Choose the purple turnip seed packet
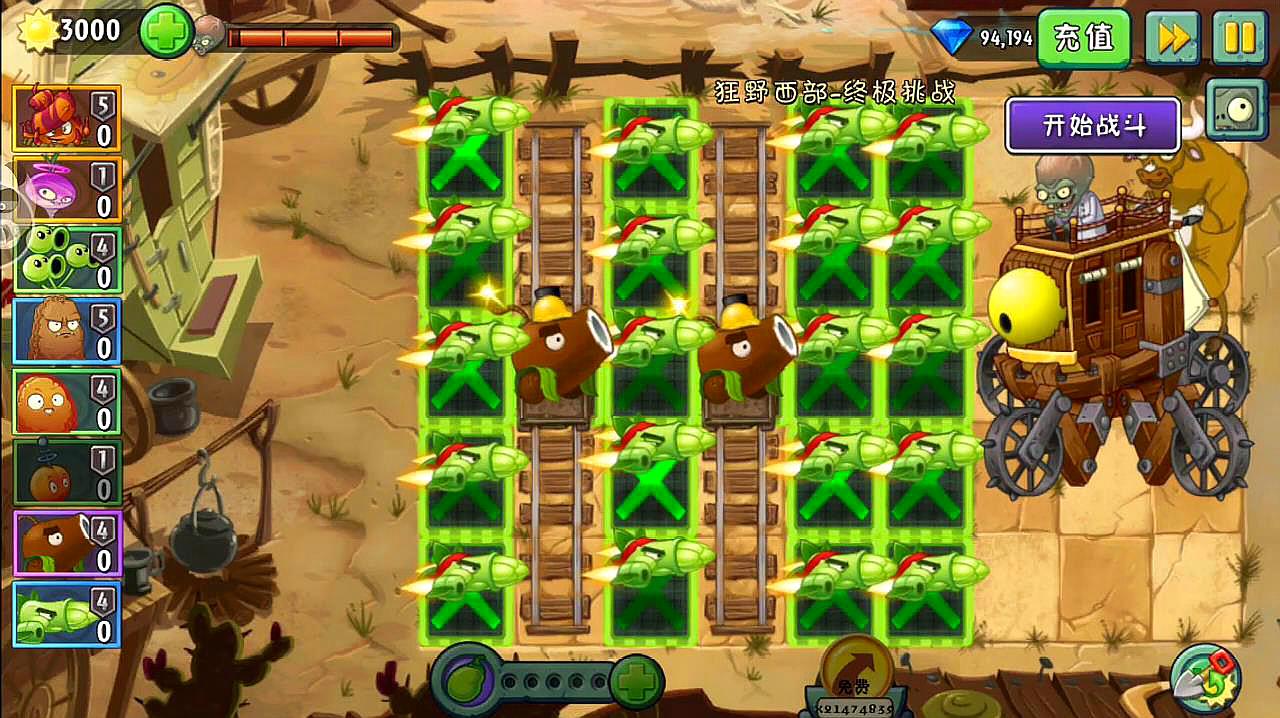The image size is (1280, 718). pos(67,189)
